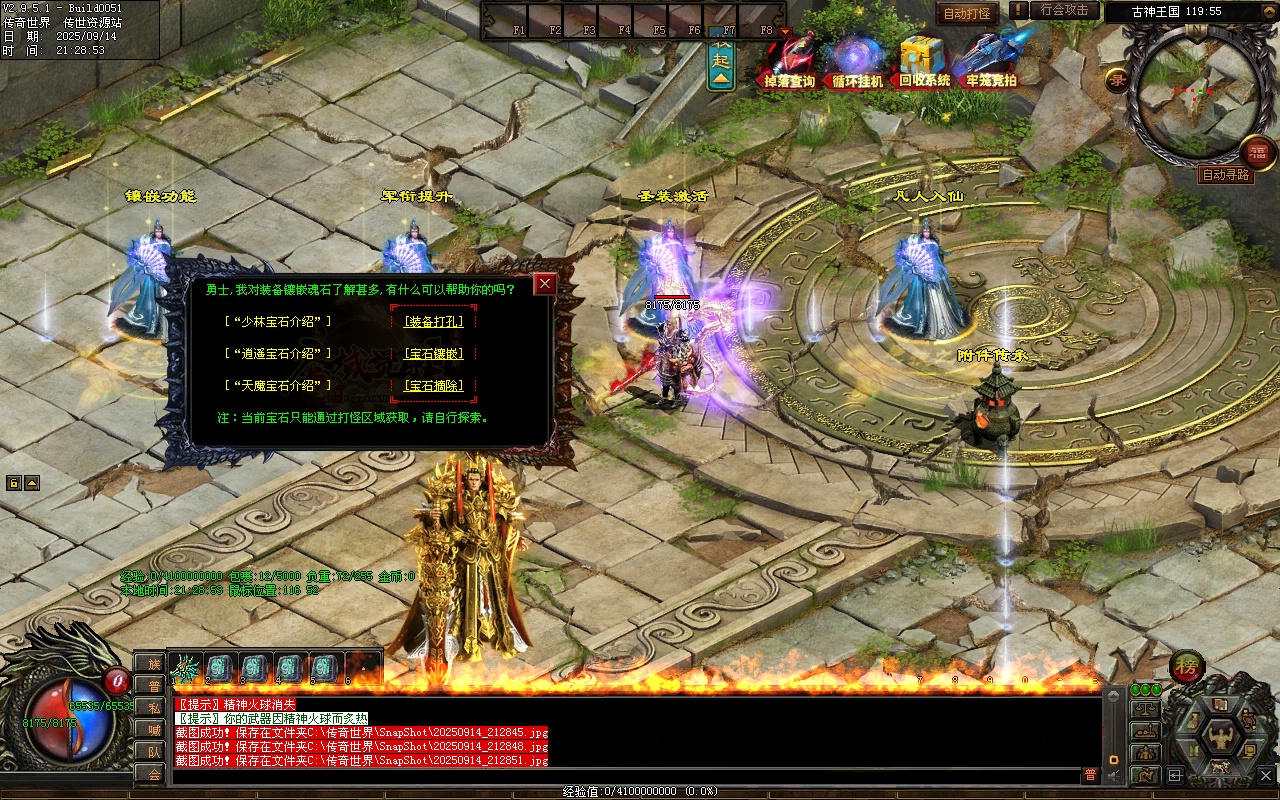
Task: Choose the 宝石摘除 gem removal option
Action: (x=433, y=386)
